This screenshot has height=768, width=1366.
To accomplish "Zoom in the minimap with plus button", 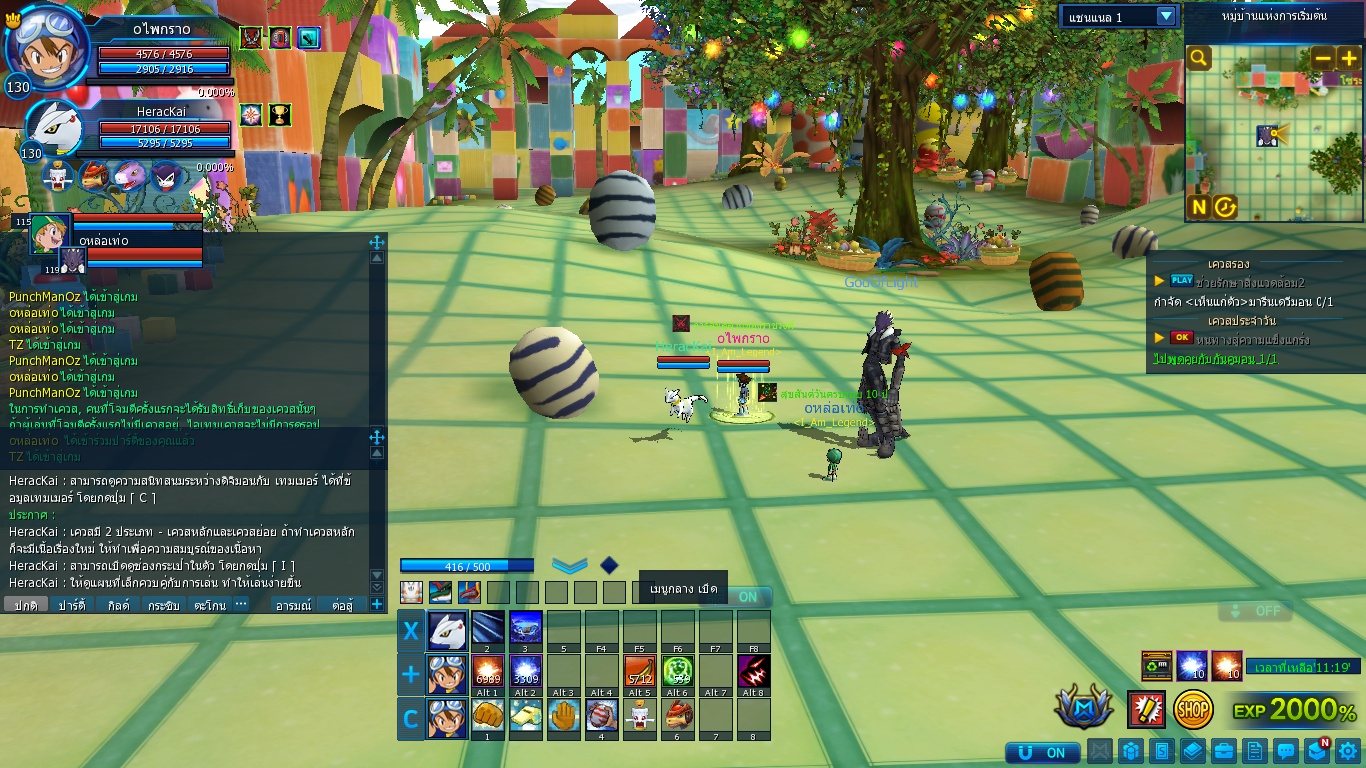I will tap(1348, 59).
